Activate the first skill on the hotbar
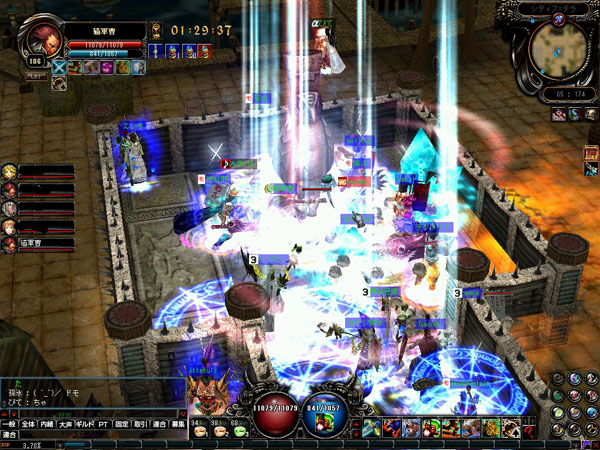Screen dimensions: 600x450 (x=371, y=428)
